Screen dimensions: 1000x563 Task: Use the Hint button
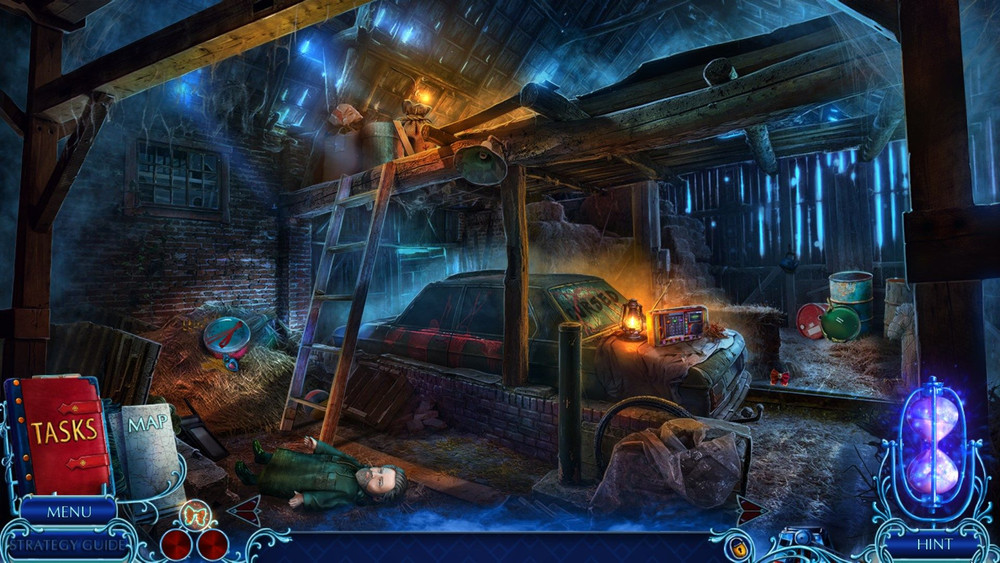coord(934,544)
